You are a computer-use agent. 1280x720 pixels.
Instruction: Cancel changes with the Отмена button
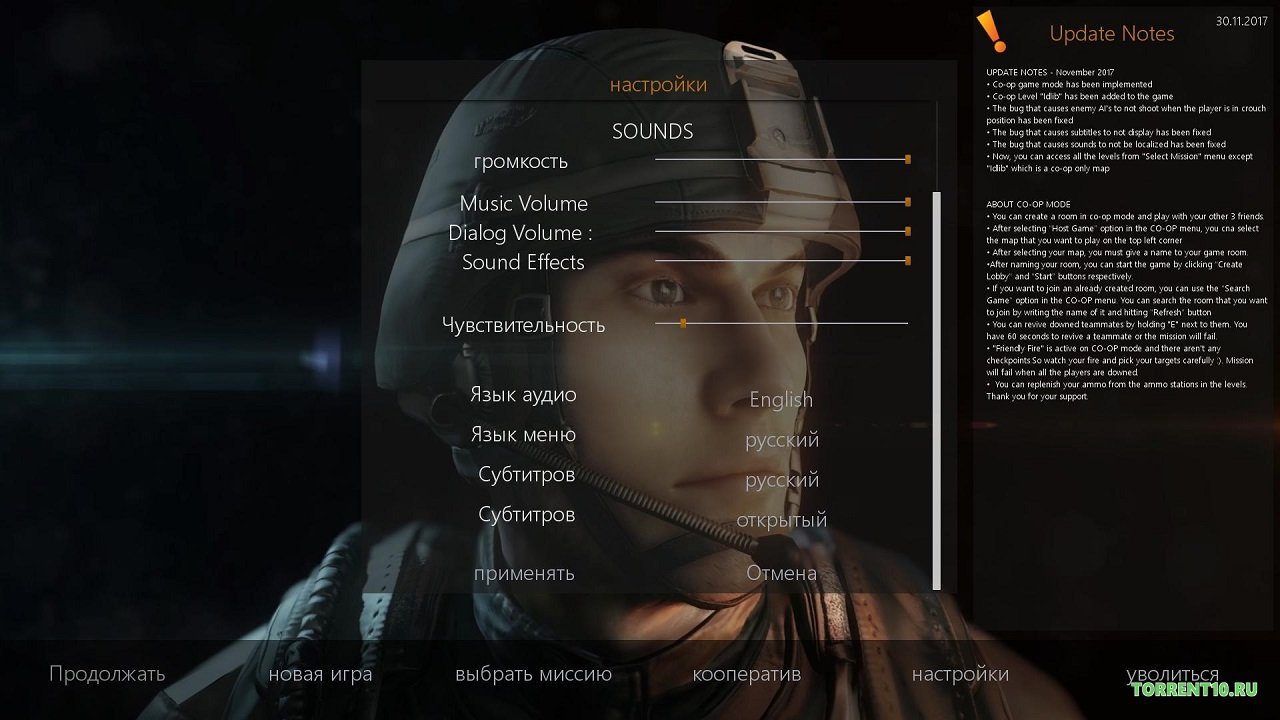[781, 573]
